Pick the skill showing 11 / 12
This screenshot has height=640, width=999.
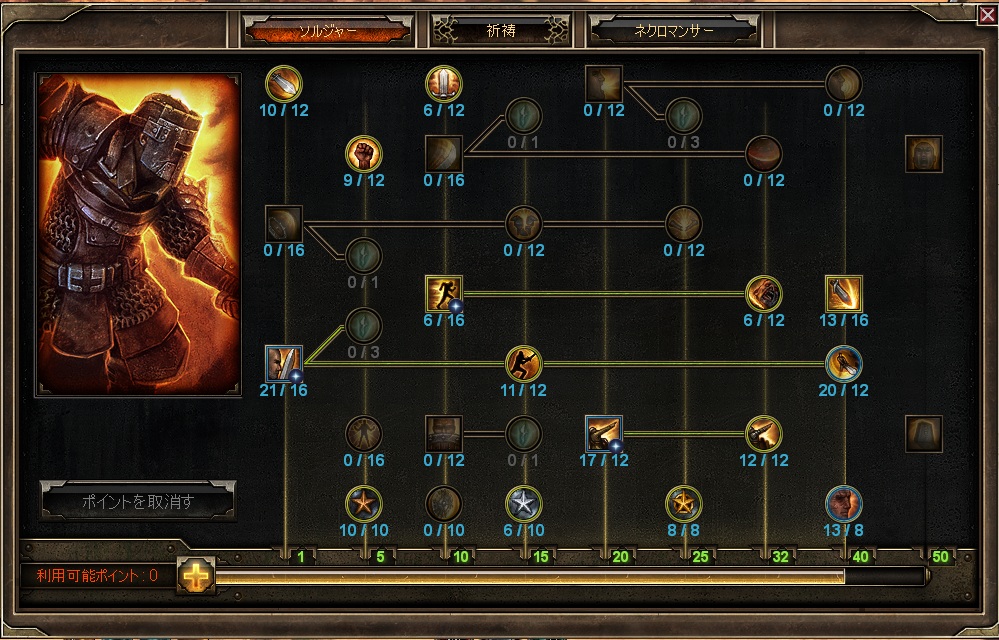point(524,364)
